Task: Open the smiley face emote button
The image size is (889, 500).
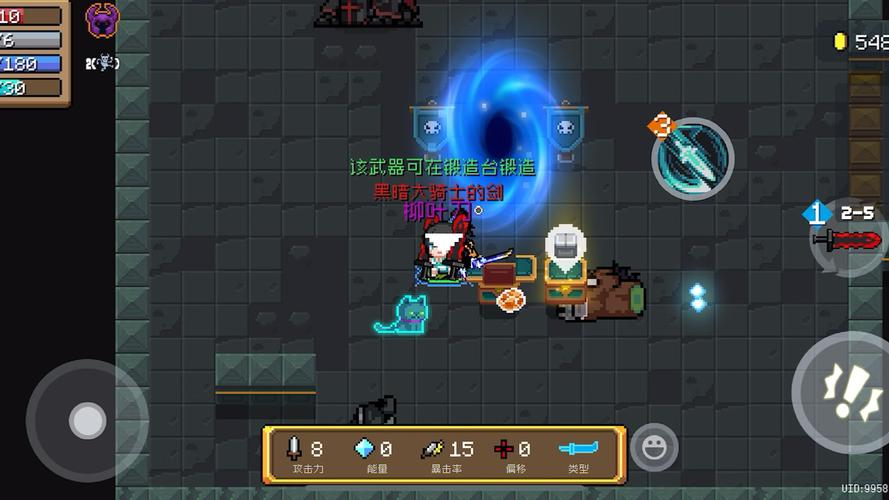Action: 654,447
